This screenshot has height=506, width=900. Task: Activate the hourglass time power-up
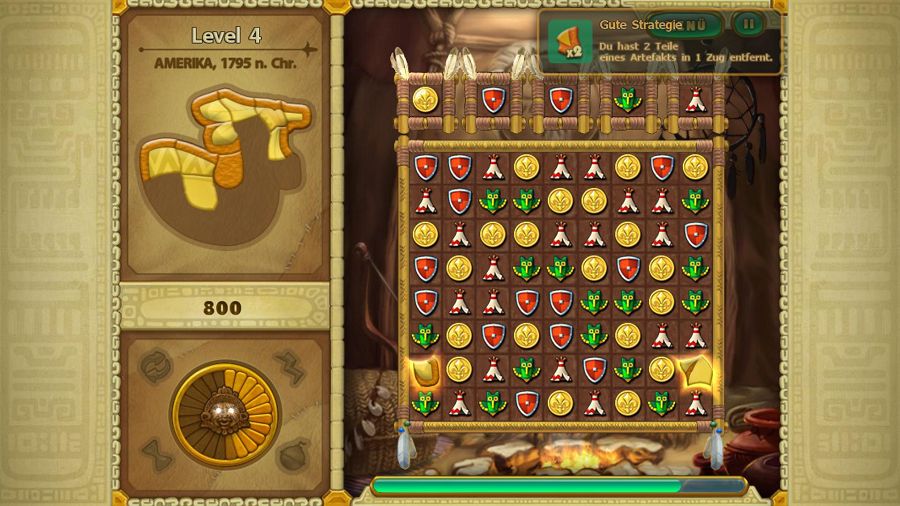click(x=155, y=455)
